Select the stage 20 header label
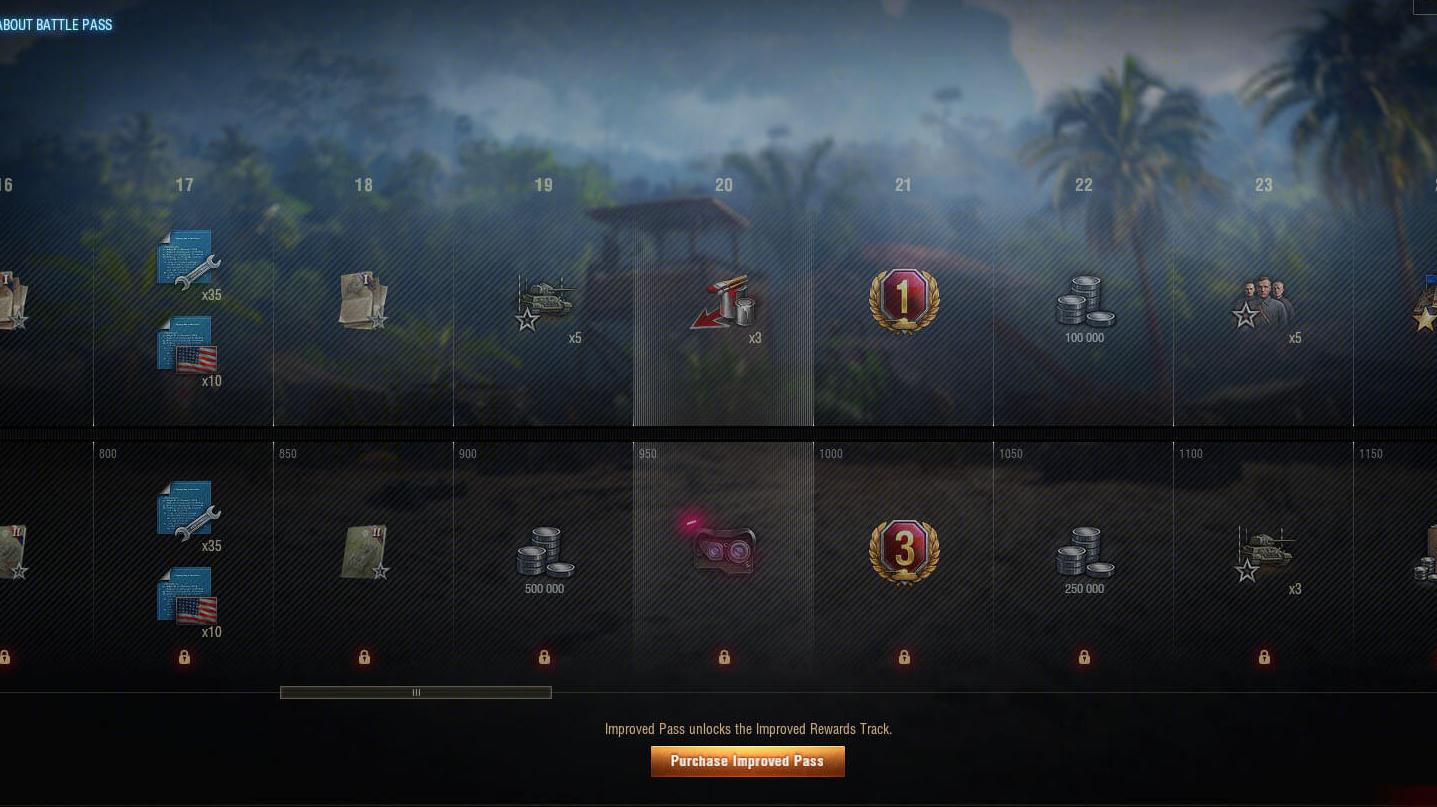Image resolution: width=1437 pixels, height=807 pixels. click(723, 185)
